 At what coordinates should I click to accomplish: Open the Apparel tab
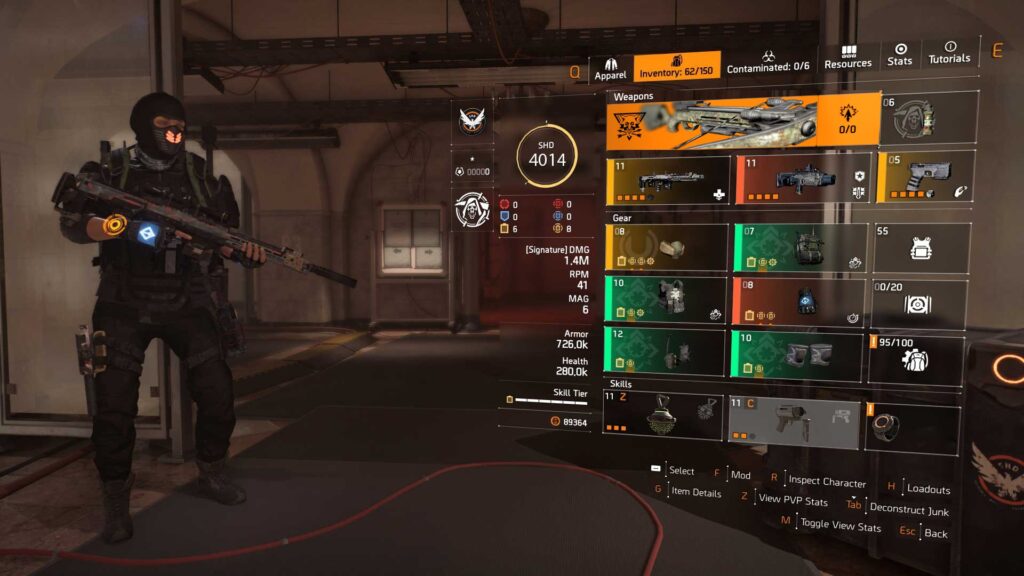[610, 67]
